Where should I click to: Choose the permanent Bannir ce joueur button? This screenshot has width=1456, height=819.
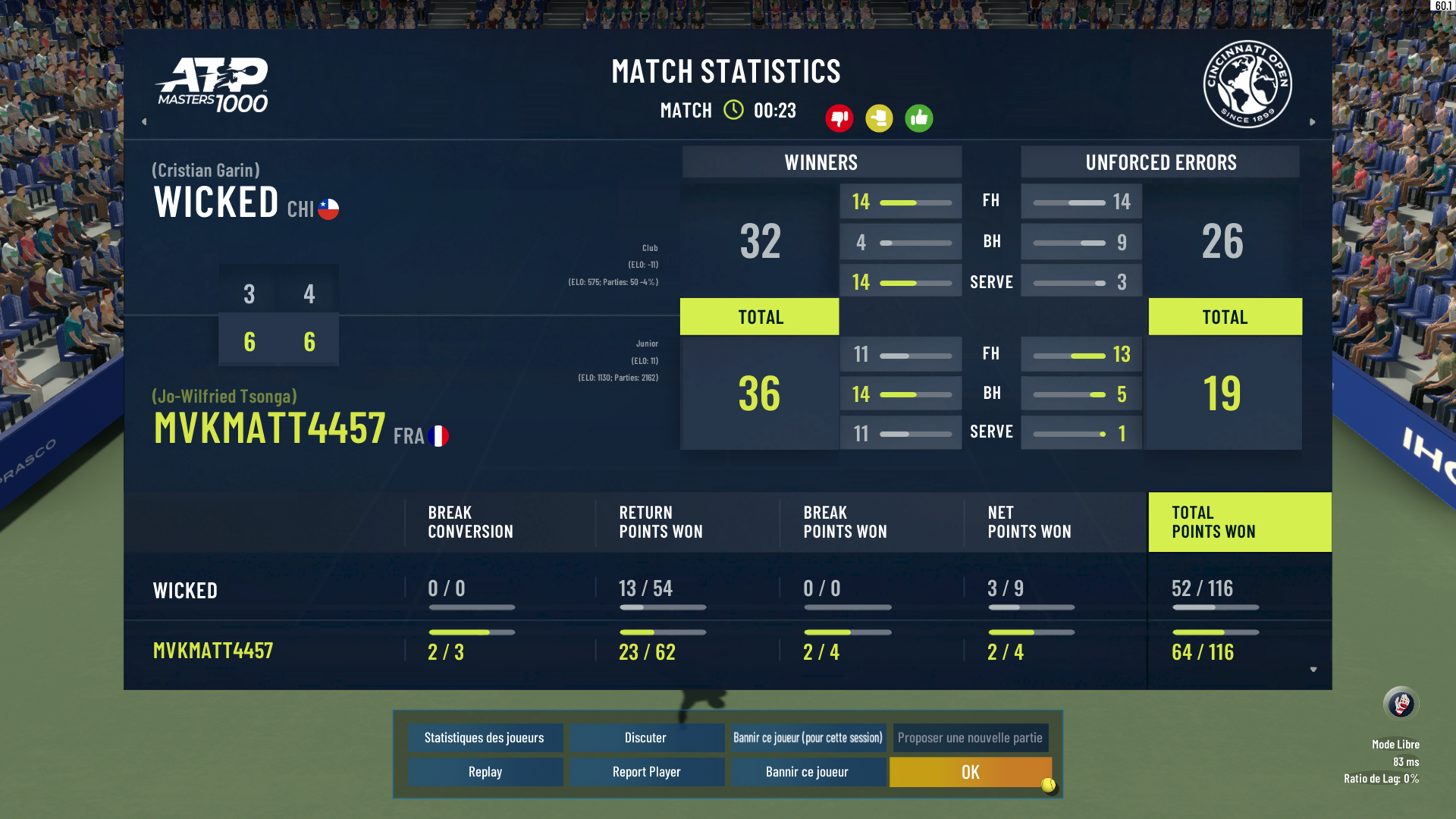tap(807, 772)
